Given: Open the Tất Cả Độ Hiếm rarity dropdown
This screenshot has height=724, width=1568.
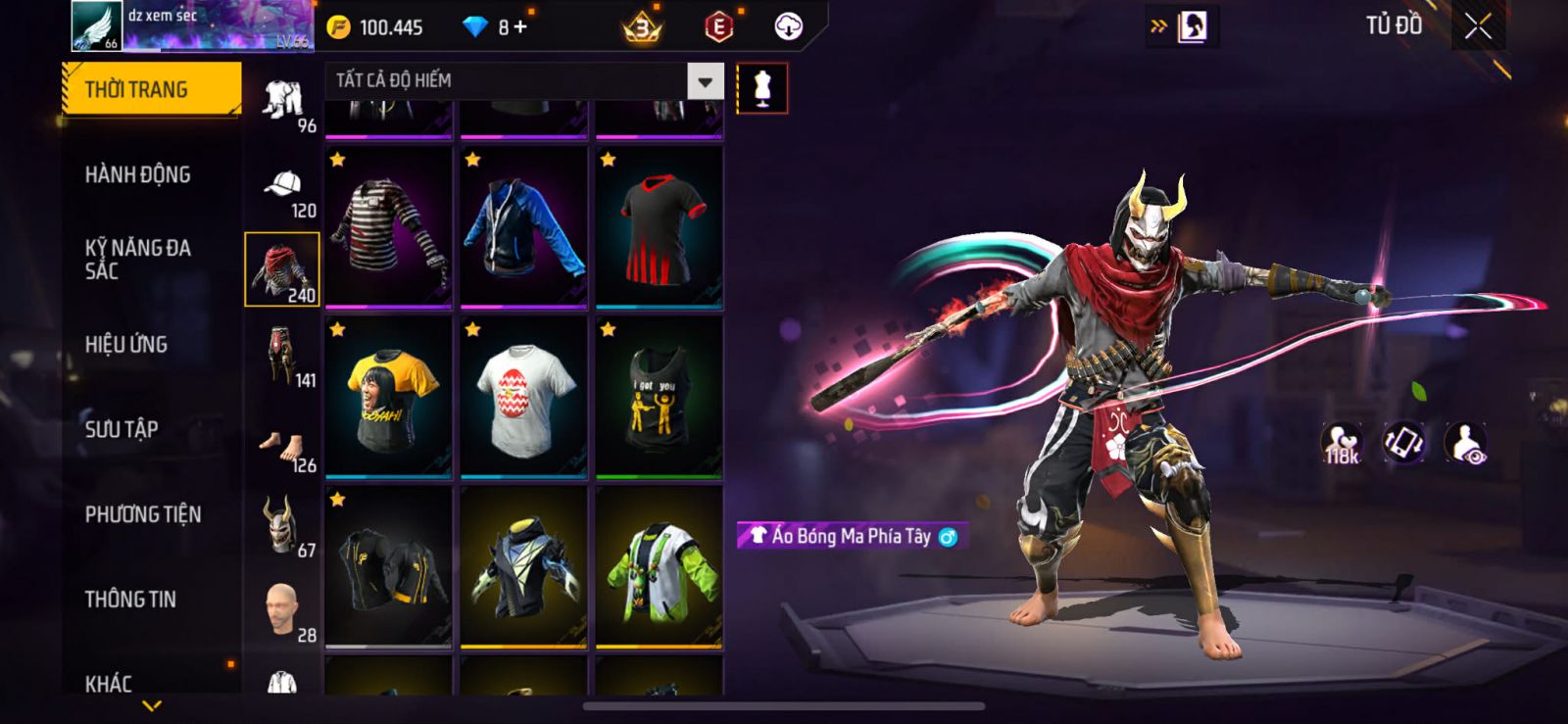Looking at the screenshot, I should click(x=705, y=81).
